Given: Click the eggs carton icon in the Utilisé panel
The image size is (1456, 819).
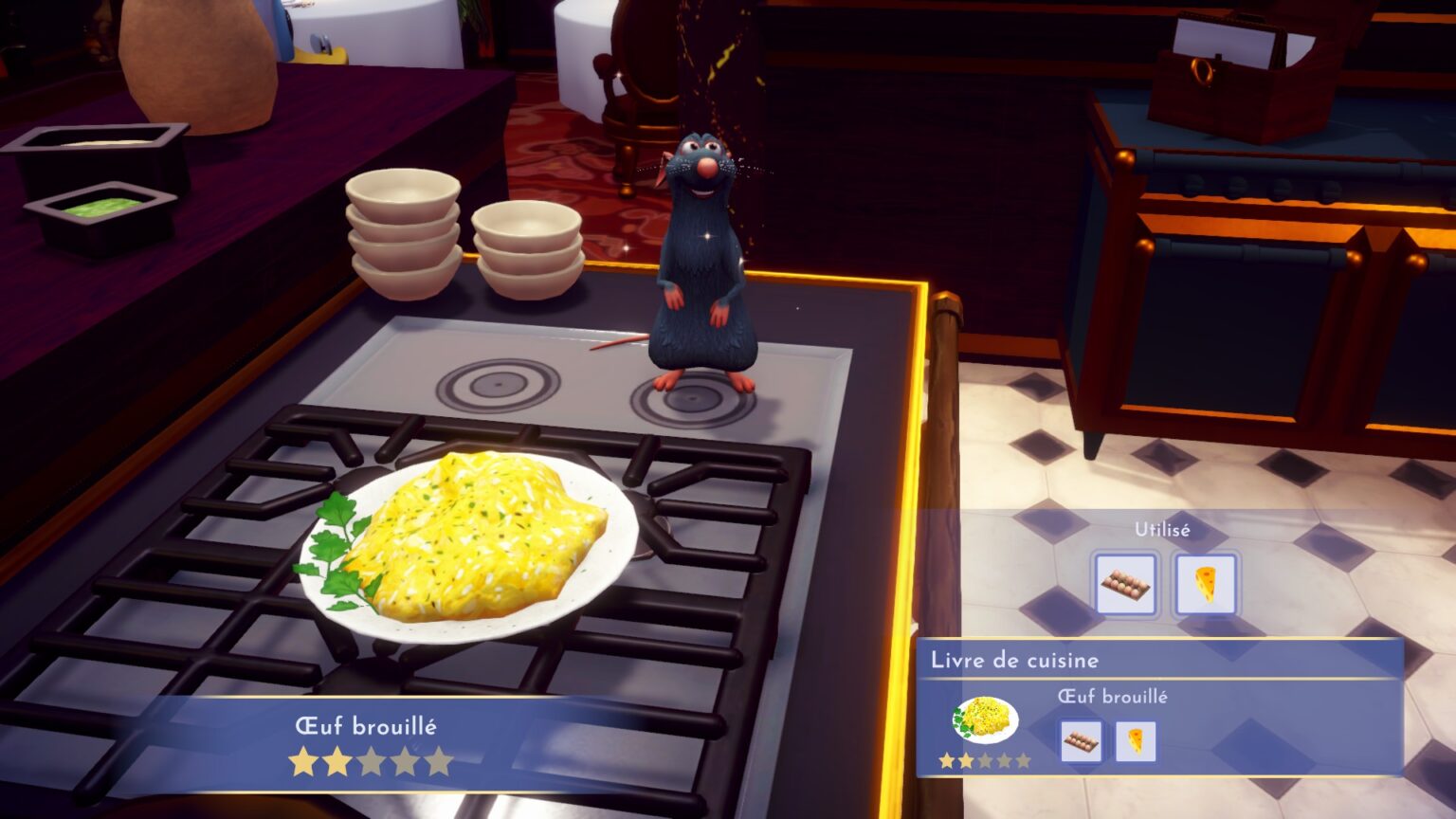Looking at the screenshot, I should pyautogui.click(x=1124, y=585).
